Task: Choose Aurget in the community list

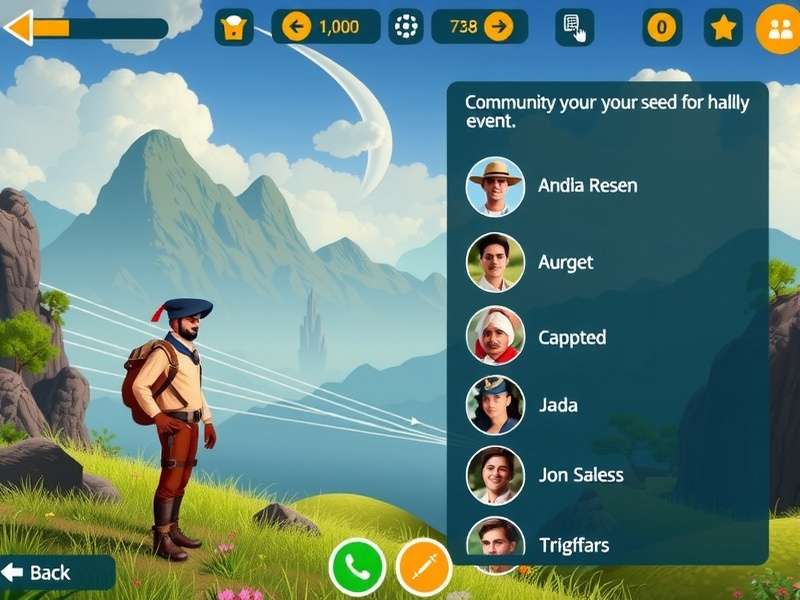Action: click(x=565, y=262)
